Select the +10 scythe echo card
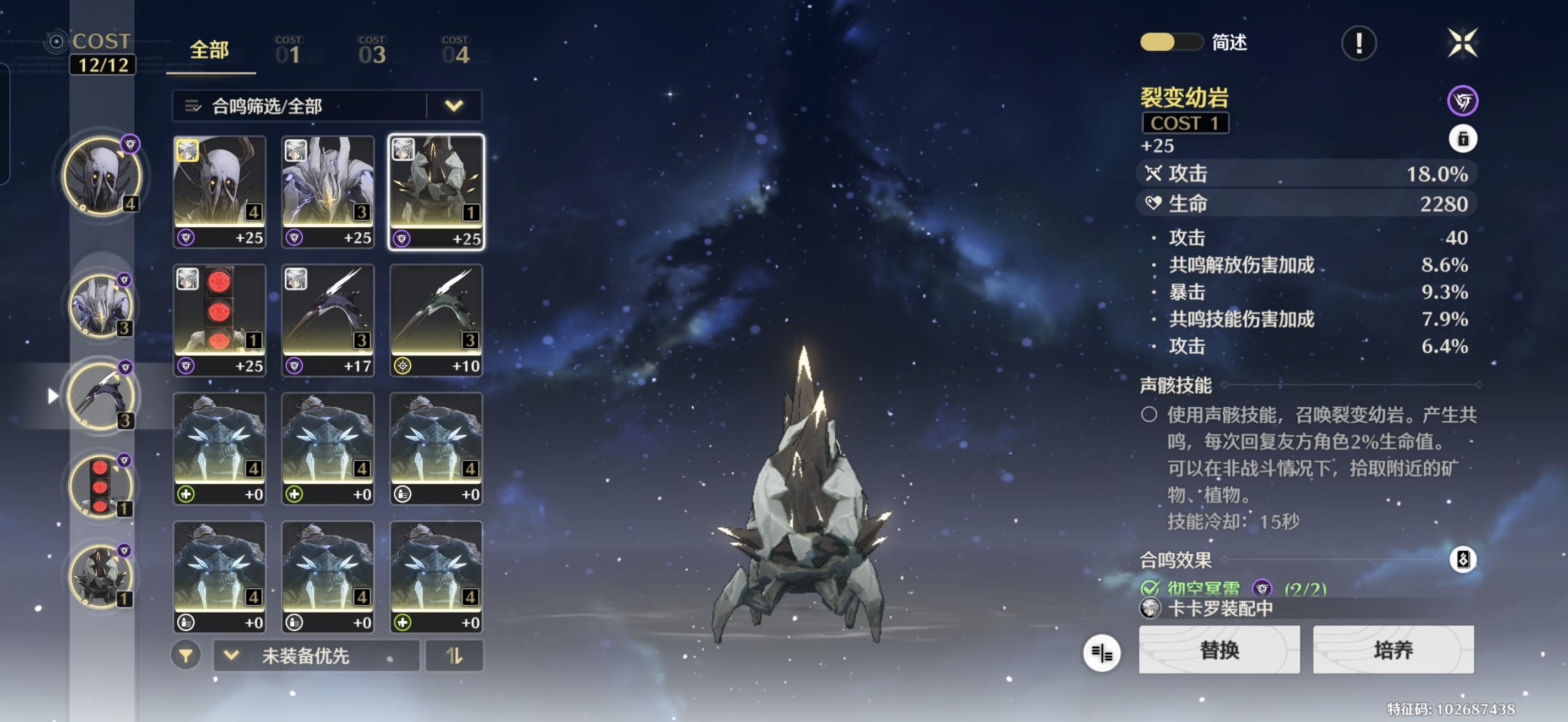1568x722 pixels. [x=436, y=320]
